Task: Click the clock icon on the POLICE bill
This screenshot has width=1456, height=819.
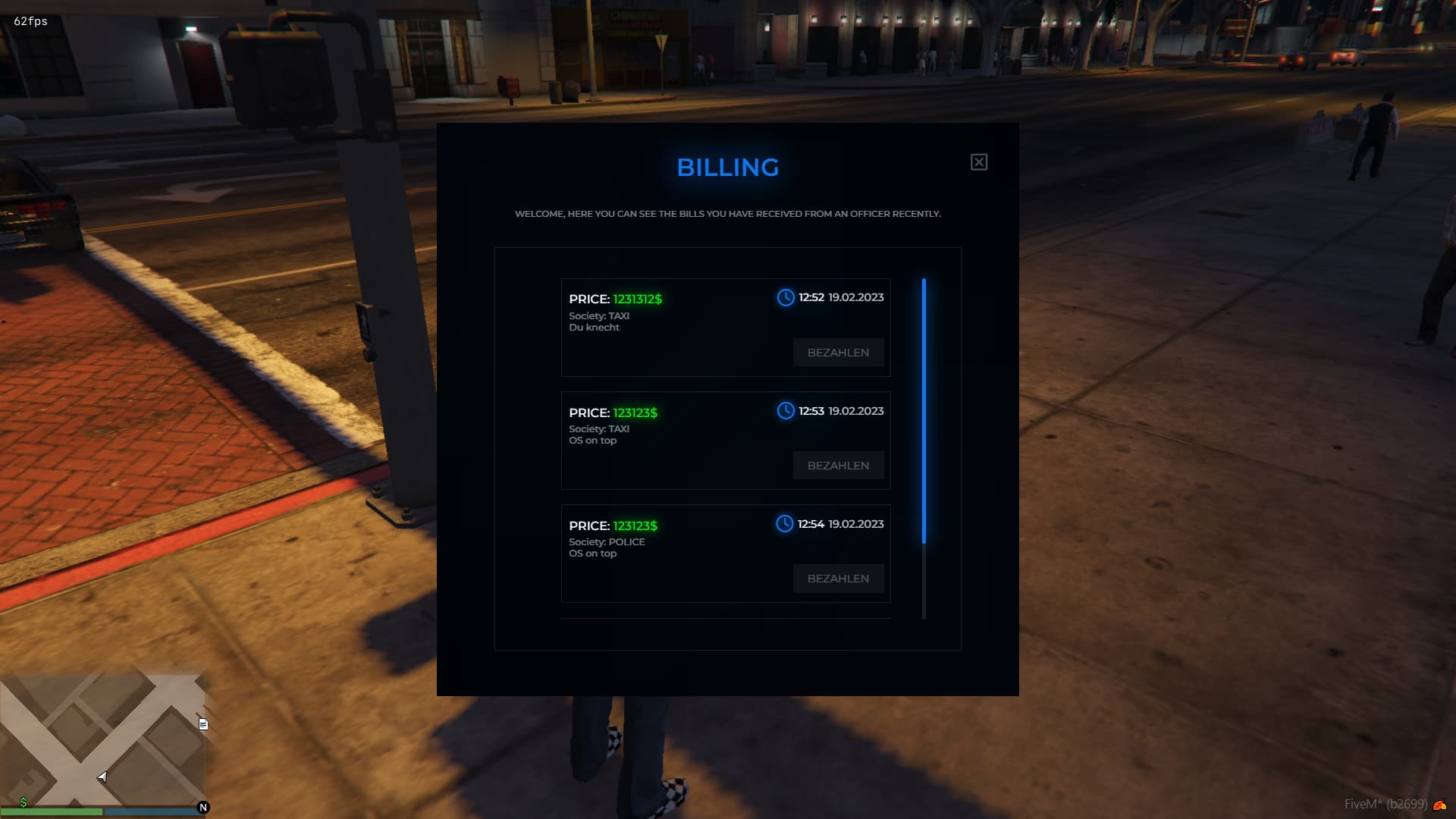Action: click(785, 523)
